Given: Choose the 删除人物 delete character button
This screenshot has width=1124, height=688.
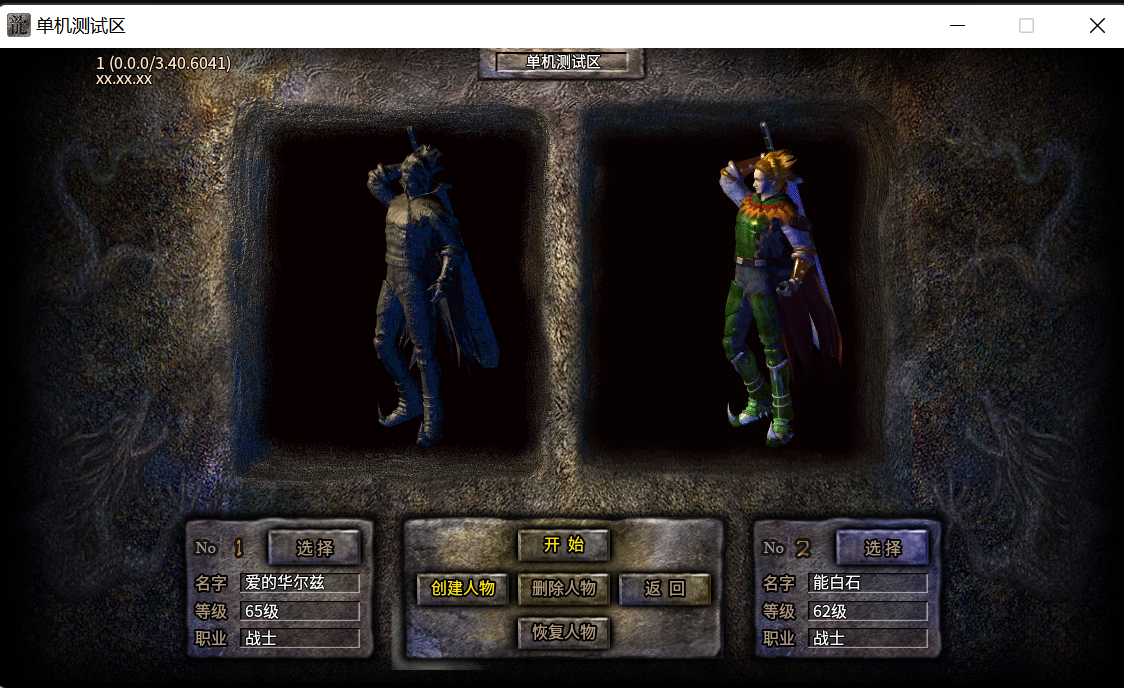Looking at the screenshot, I should pos(563,589).
